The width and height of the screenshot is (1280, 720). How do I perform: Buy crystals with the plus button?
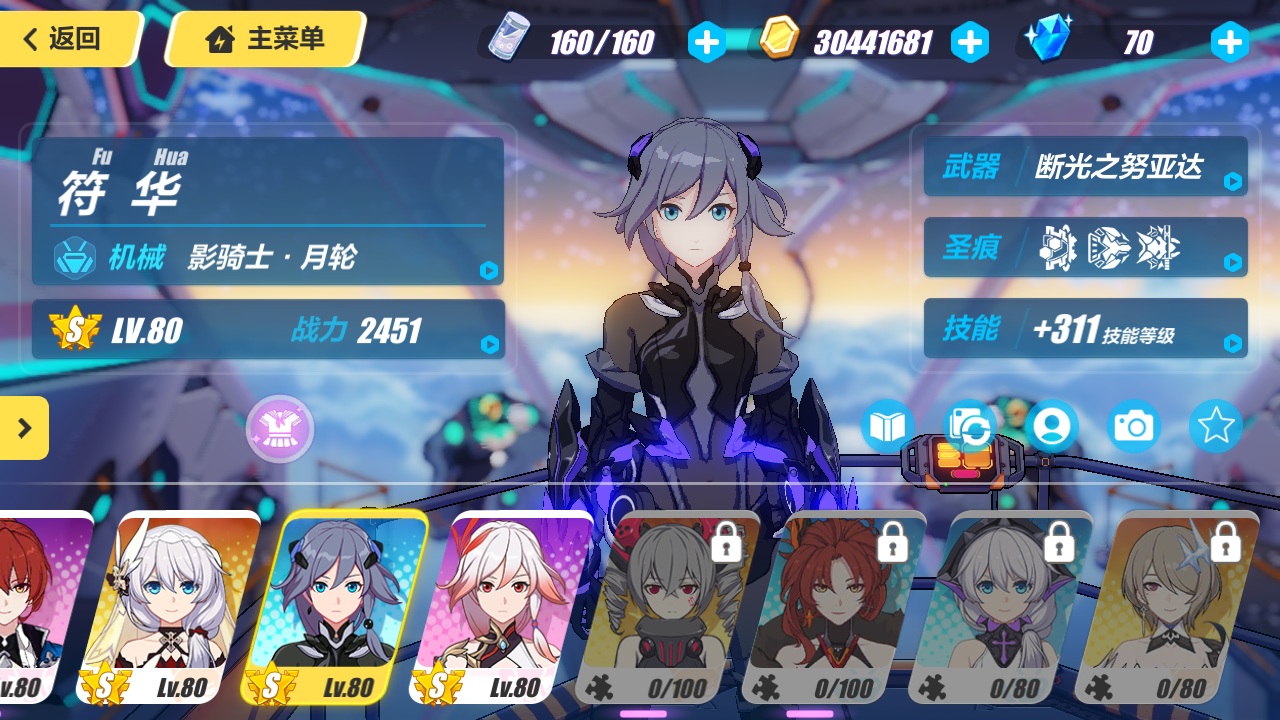point(1229,42)
